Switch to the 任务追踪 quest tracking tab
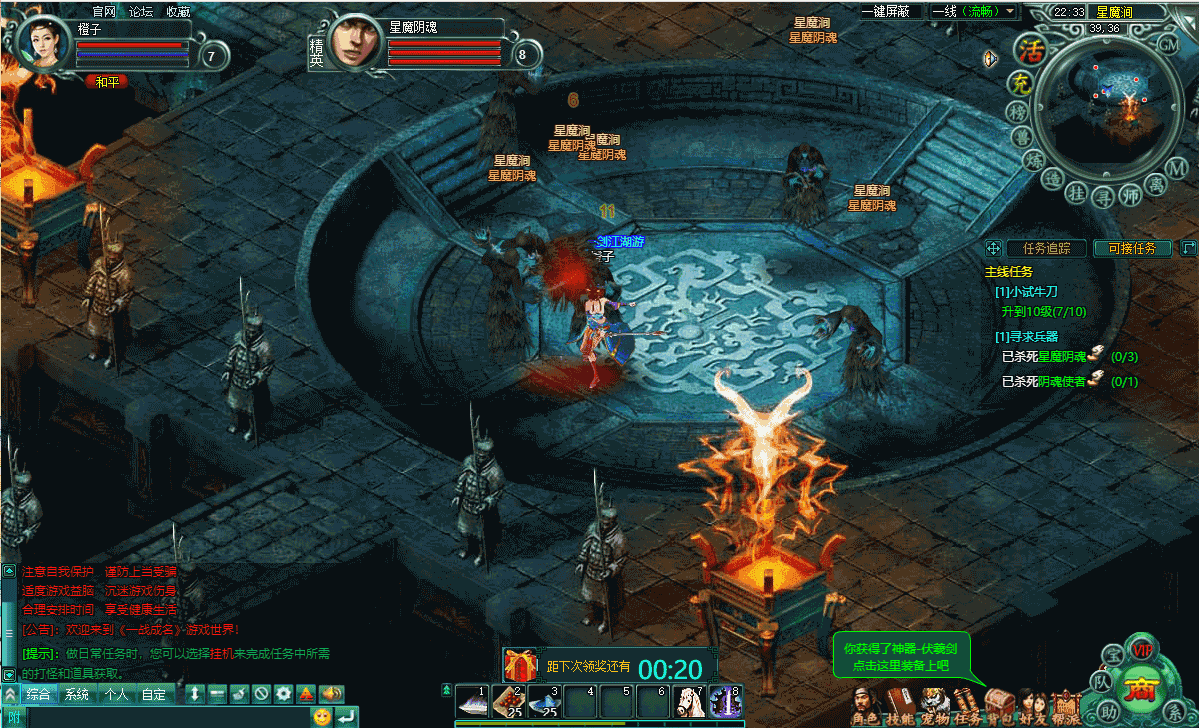 [1046, 248]
